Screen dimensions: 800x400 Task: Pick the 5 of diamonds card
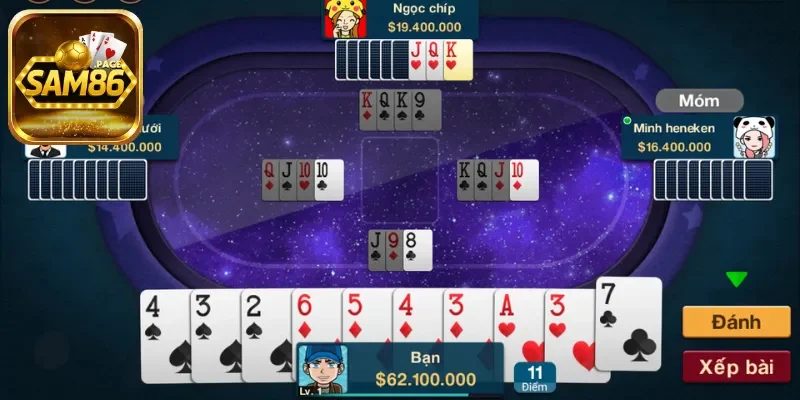[365, 318]
